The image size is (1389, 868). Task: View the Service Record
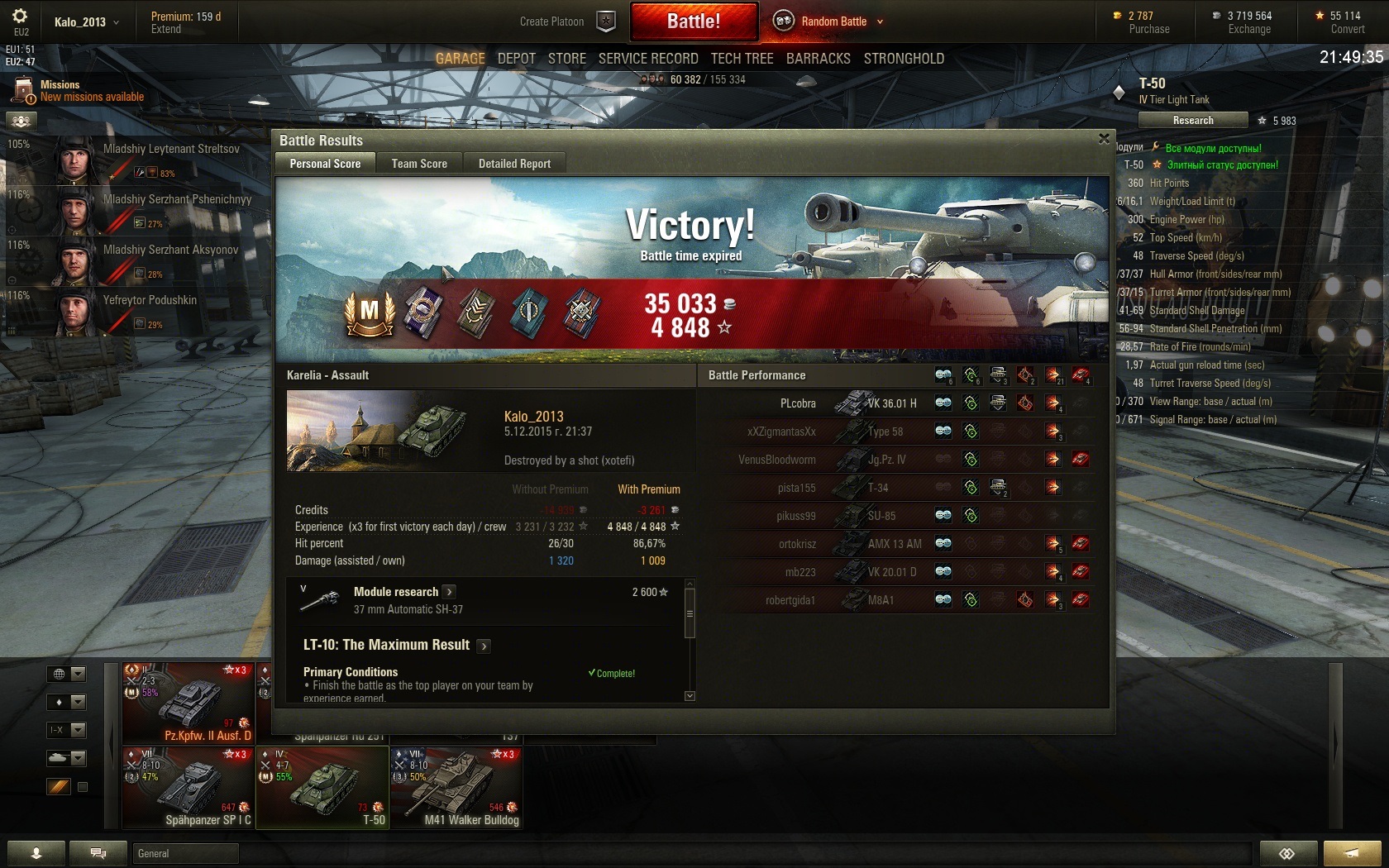(x=648, y=59)
